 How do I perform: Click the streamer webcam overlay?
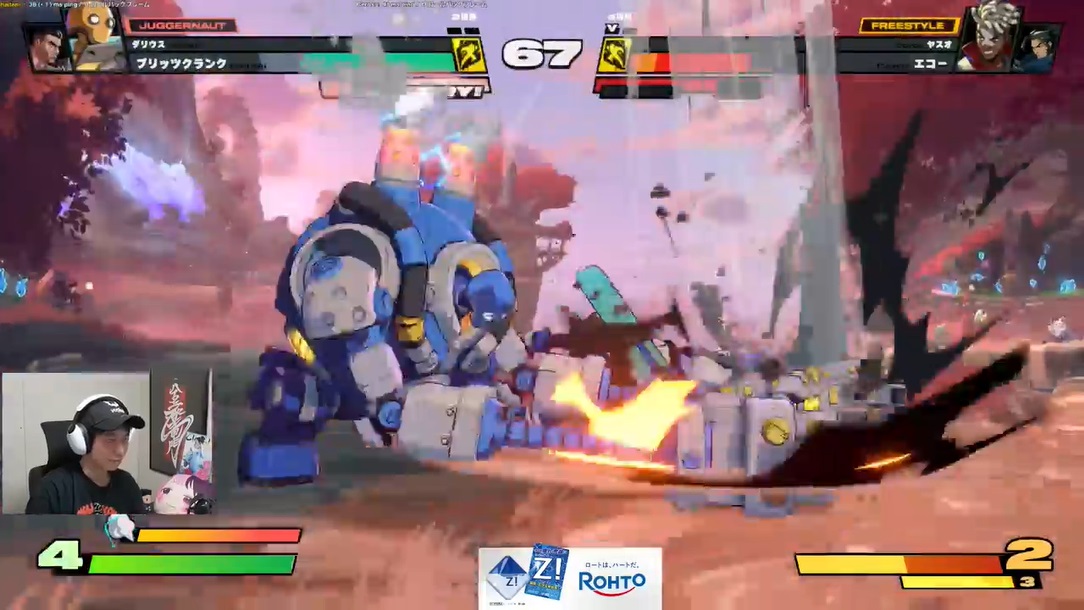(x=106, y=443)
